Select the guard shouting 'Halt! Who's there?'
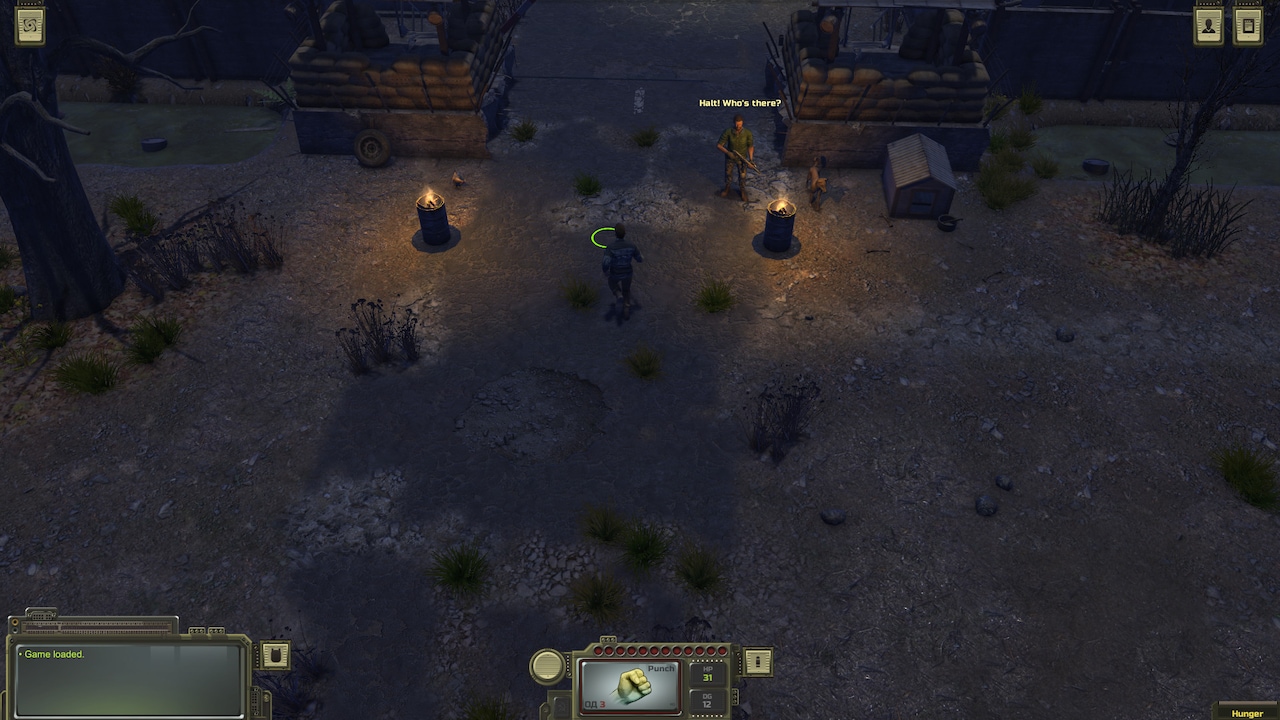 (737, 155)
